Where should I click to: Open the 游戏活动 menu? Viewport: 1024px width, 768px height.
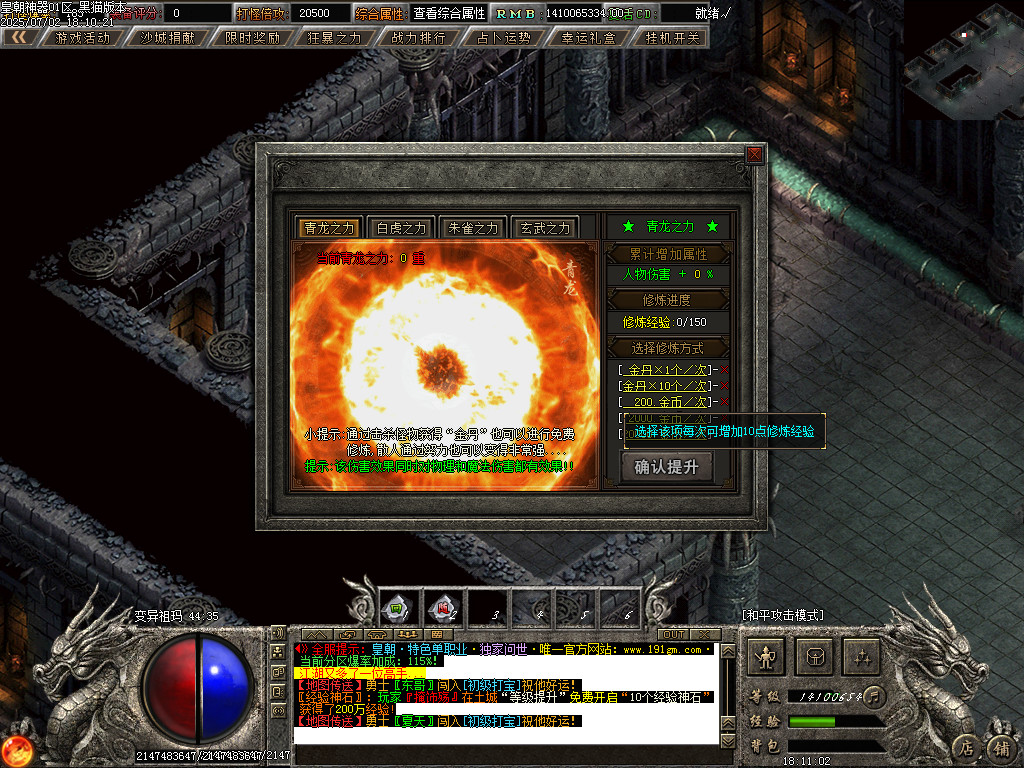point(83,38)
